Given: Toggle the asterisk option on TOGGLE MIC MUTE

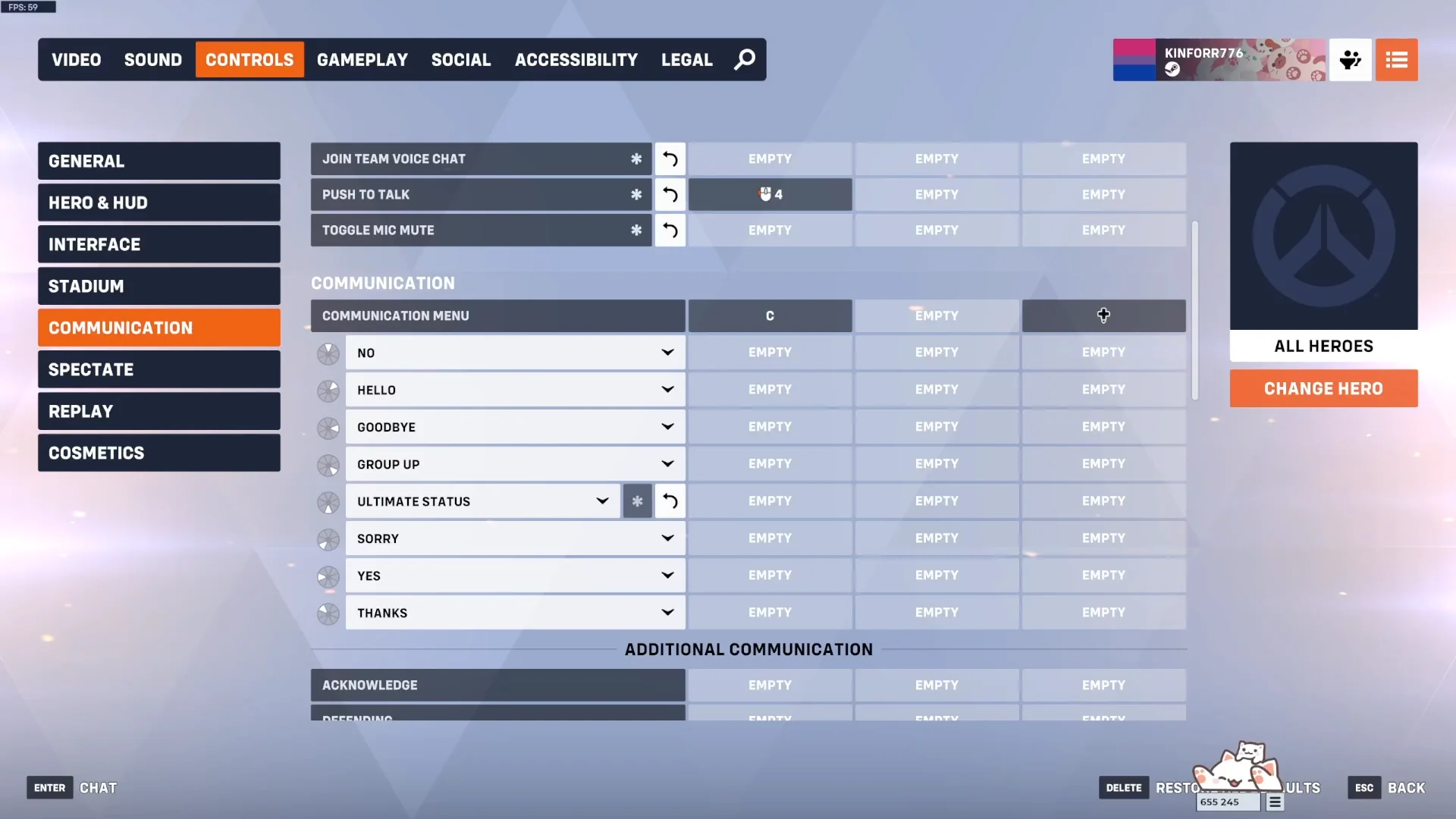Looking at the screenshot, I should pyautogui.click(x=637, y=230).
